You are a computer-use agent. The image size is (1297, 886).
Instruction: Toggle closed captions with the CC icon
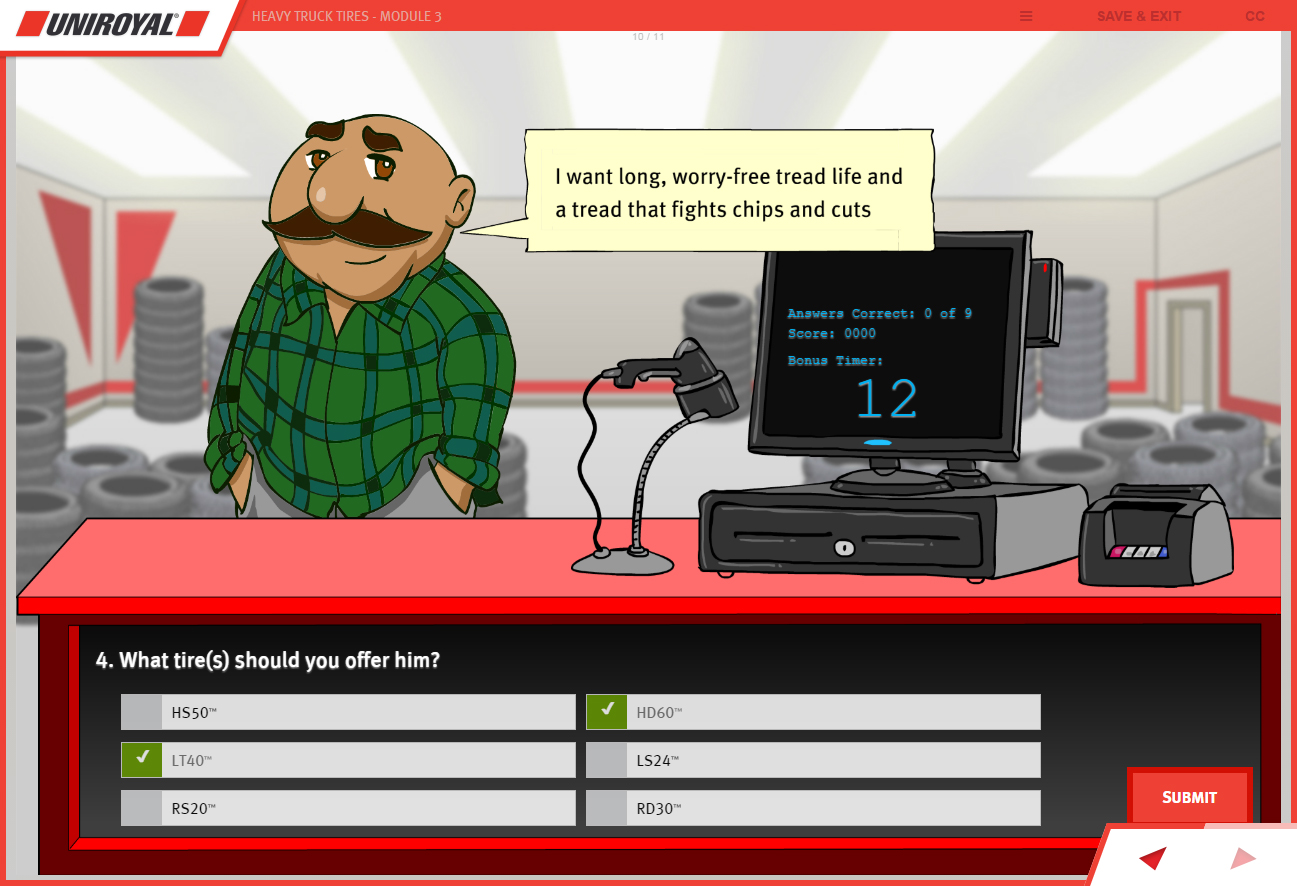(1255, 16)
